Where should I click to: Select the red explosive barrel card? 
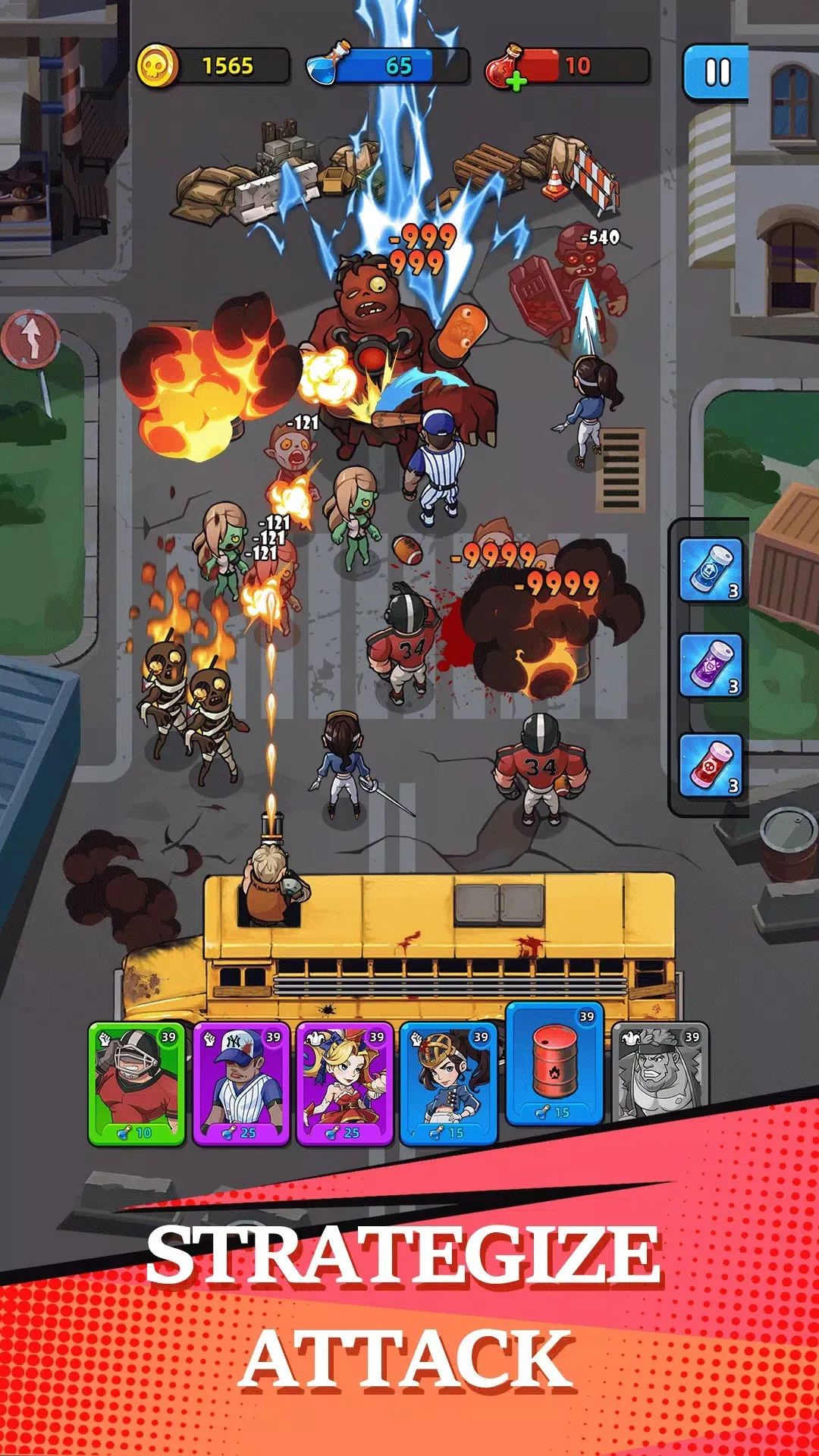[555, 1063]
